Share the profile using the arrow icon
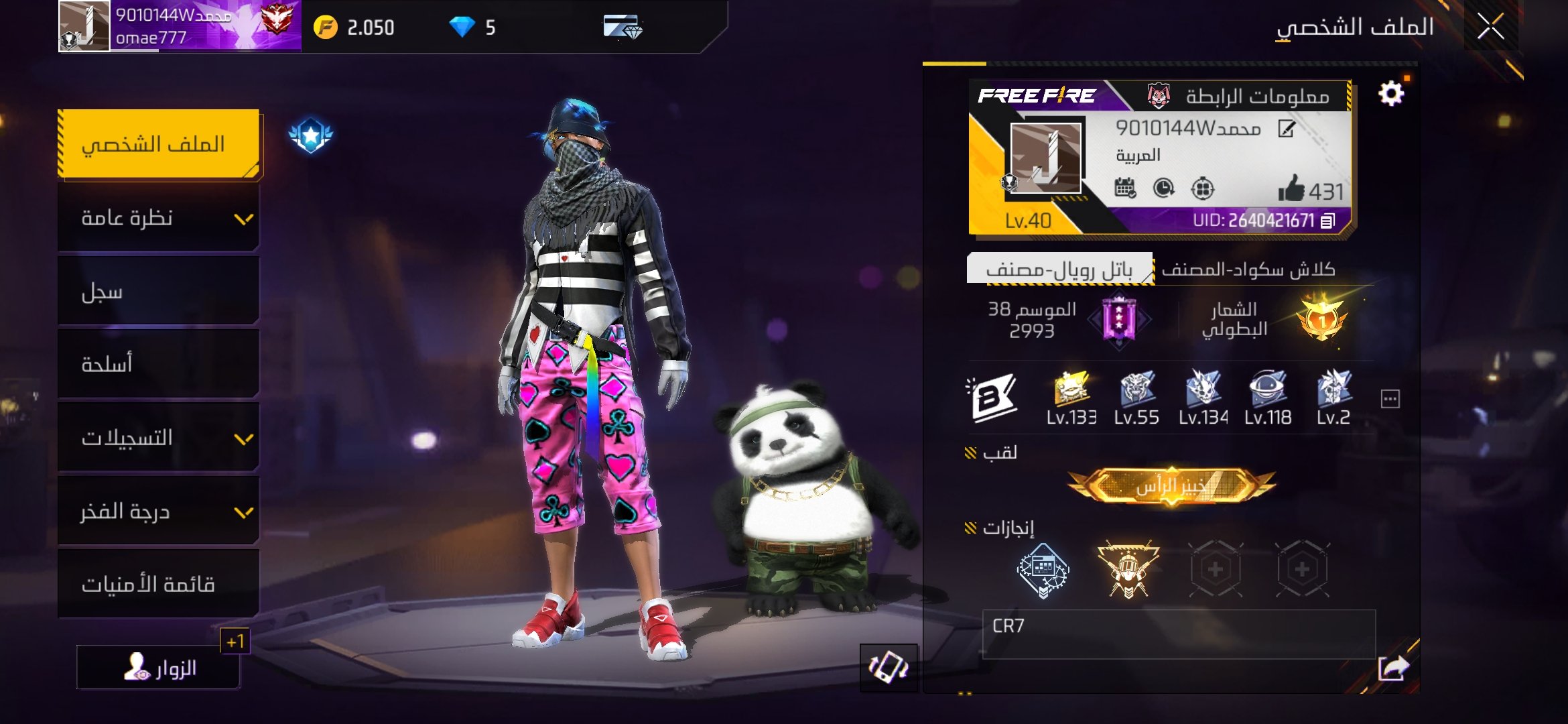This screenshot has width=1568, height=724. pos(1393,668)
